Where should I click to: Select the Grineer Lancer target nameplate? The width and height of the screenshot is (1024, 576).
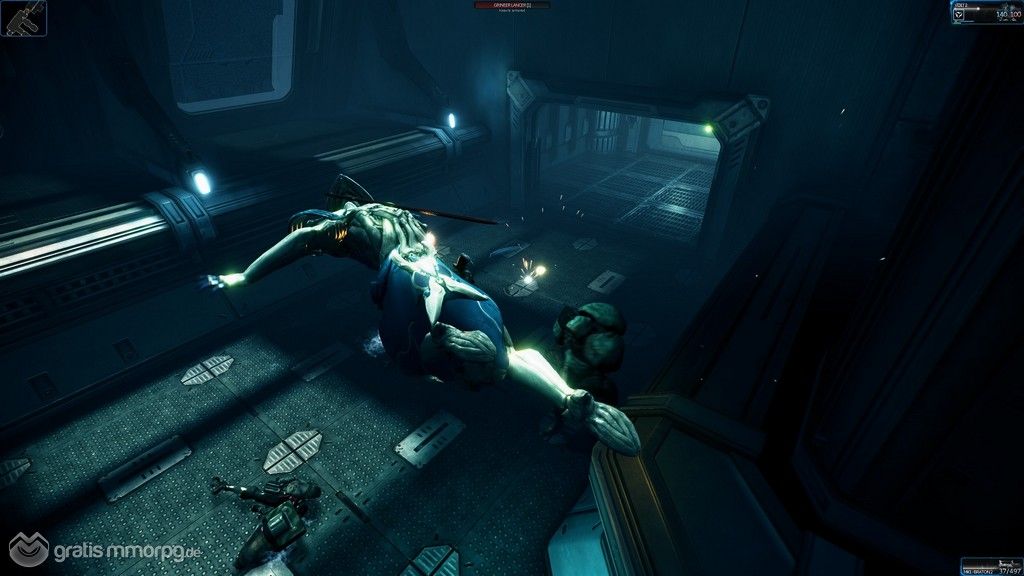click(511, 6)
